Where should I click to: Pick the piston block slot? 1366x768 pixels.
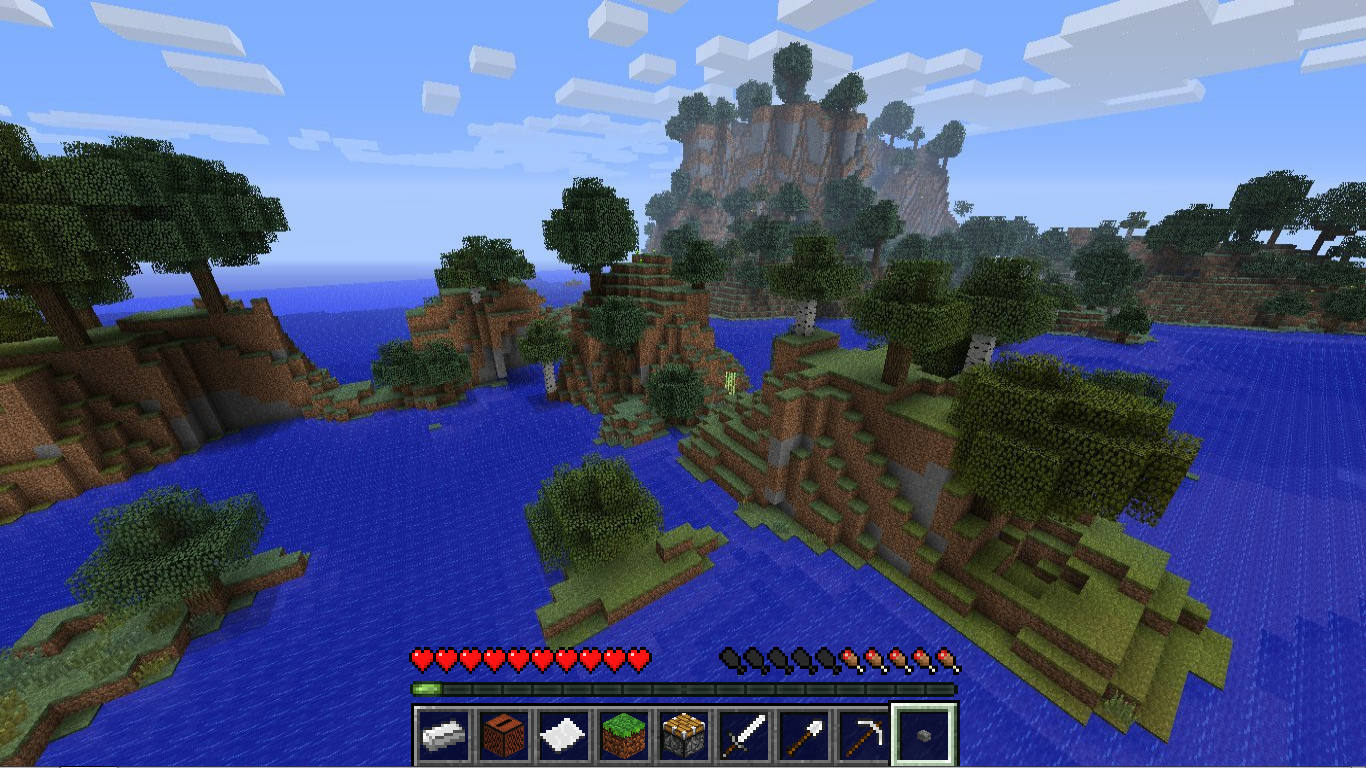(684, 736)
